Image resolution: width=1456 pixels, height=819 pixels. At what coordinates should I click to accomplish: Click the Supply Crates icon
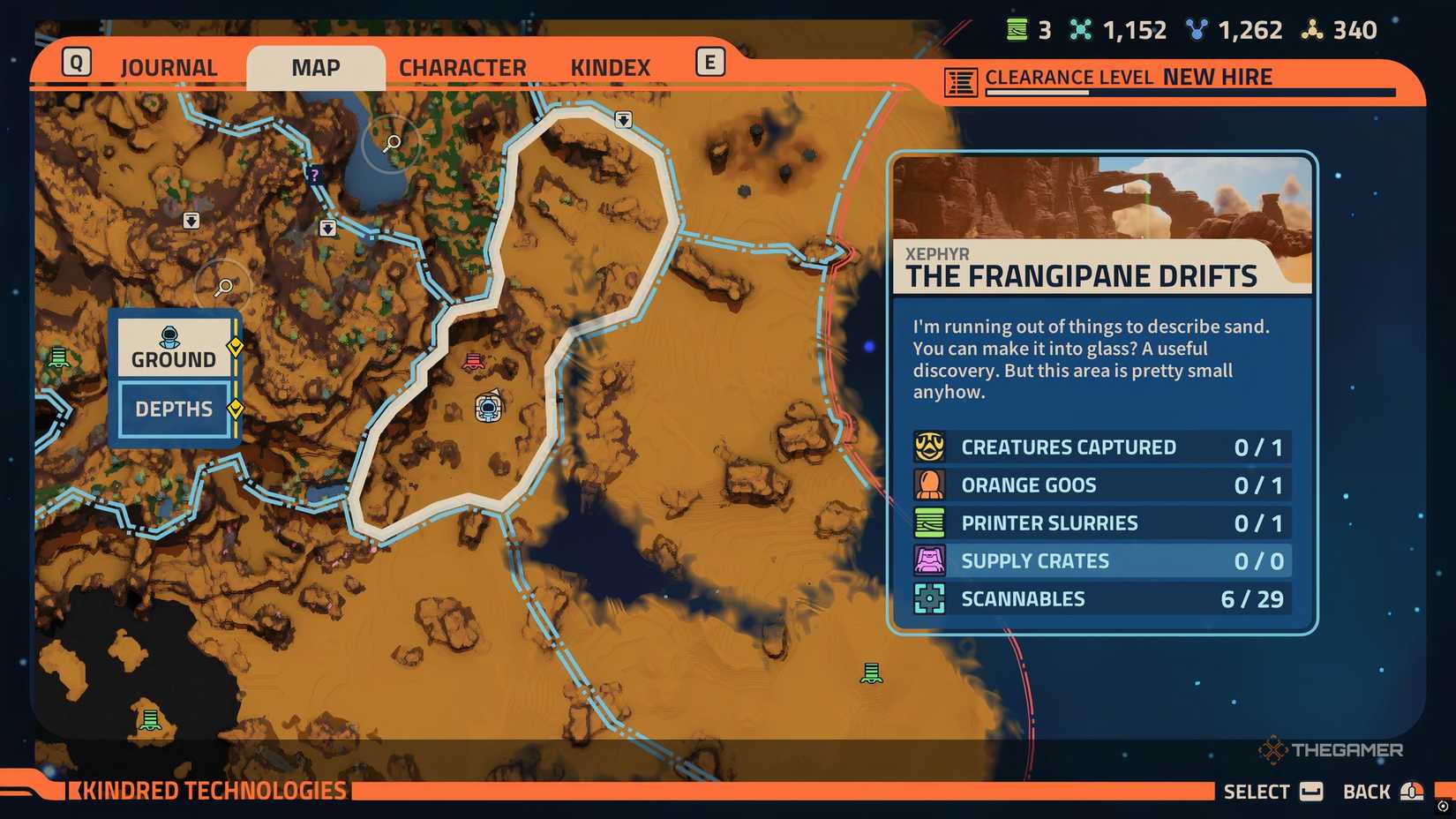[x=928, y=560]
